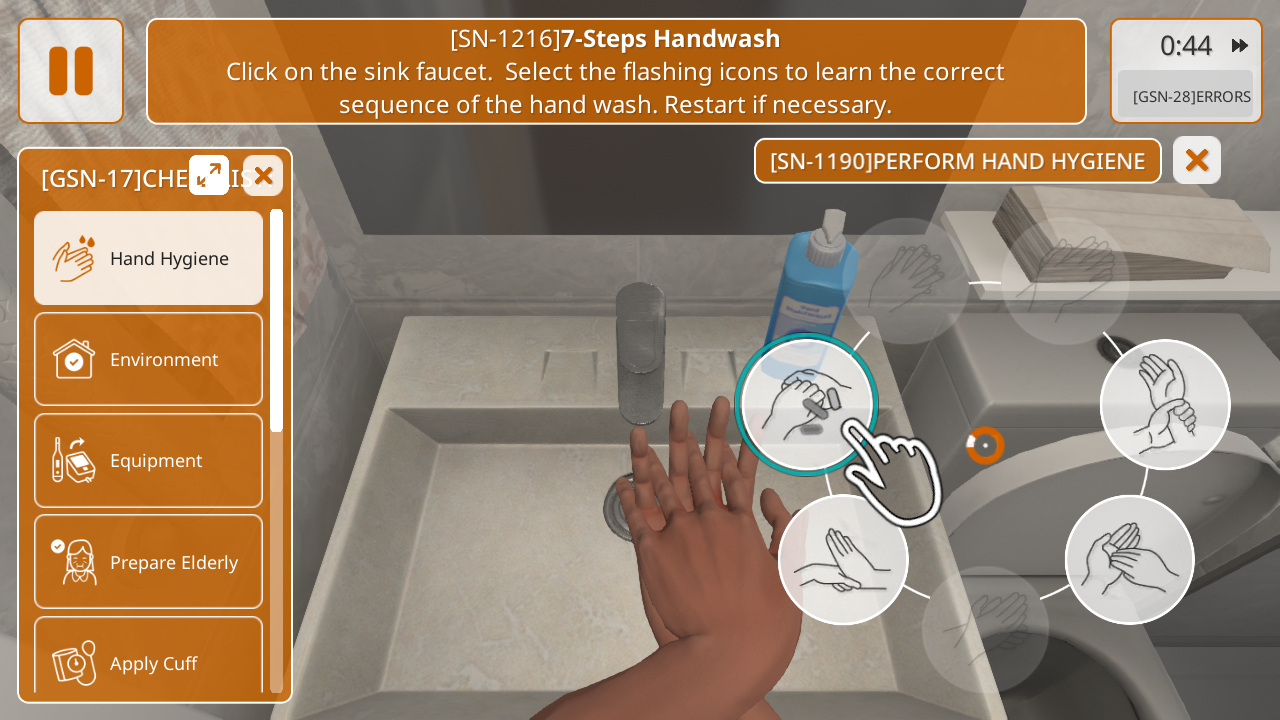The width and height of the screenshot is (1280, 720).
Task: Choose the Environment checklist item
Action: pos(149,359)
